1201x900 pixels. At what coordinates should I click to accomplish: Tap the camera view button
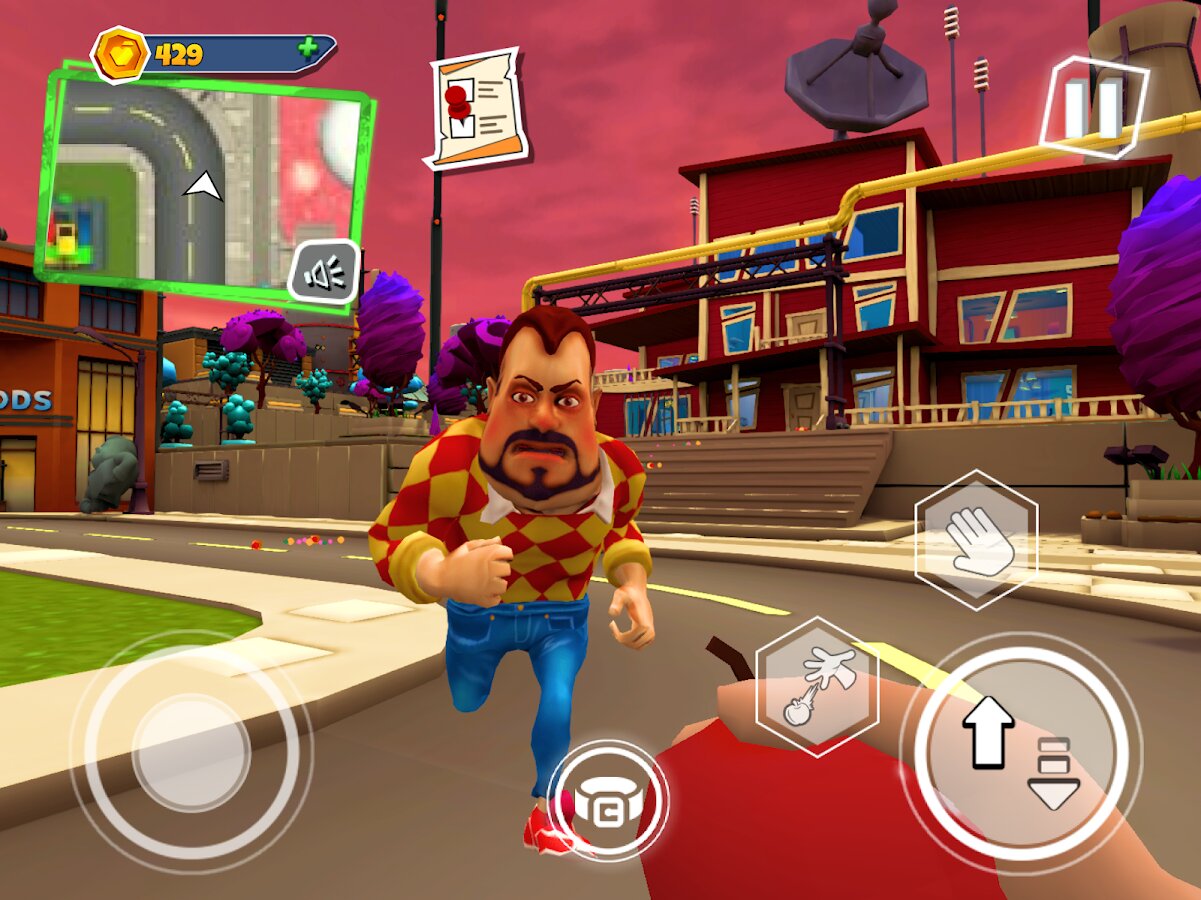(607, 800)
